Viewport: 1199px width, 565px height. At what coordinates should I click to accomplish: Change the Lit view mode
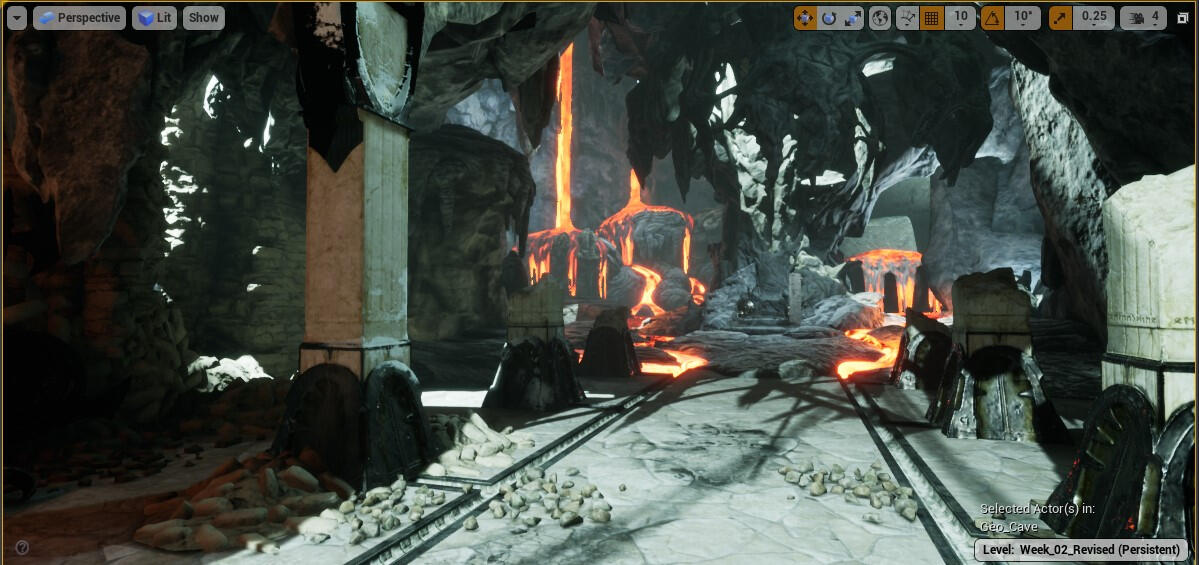154,17
